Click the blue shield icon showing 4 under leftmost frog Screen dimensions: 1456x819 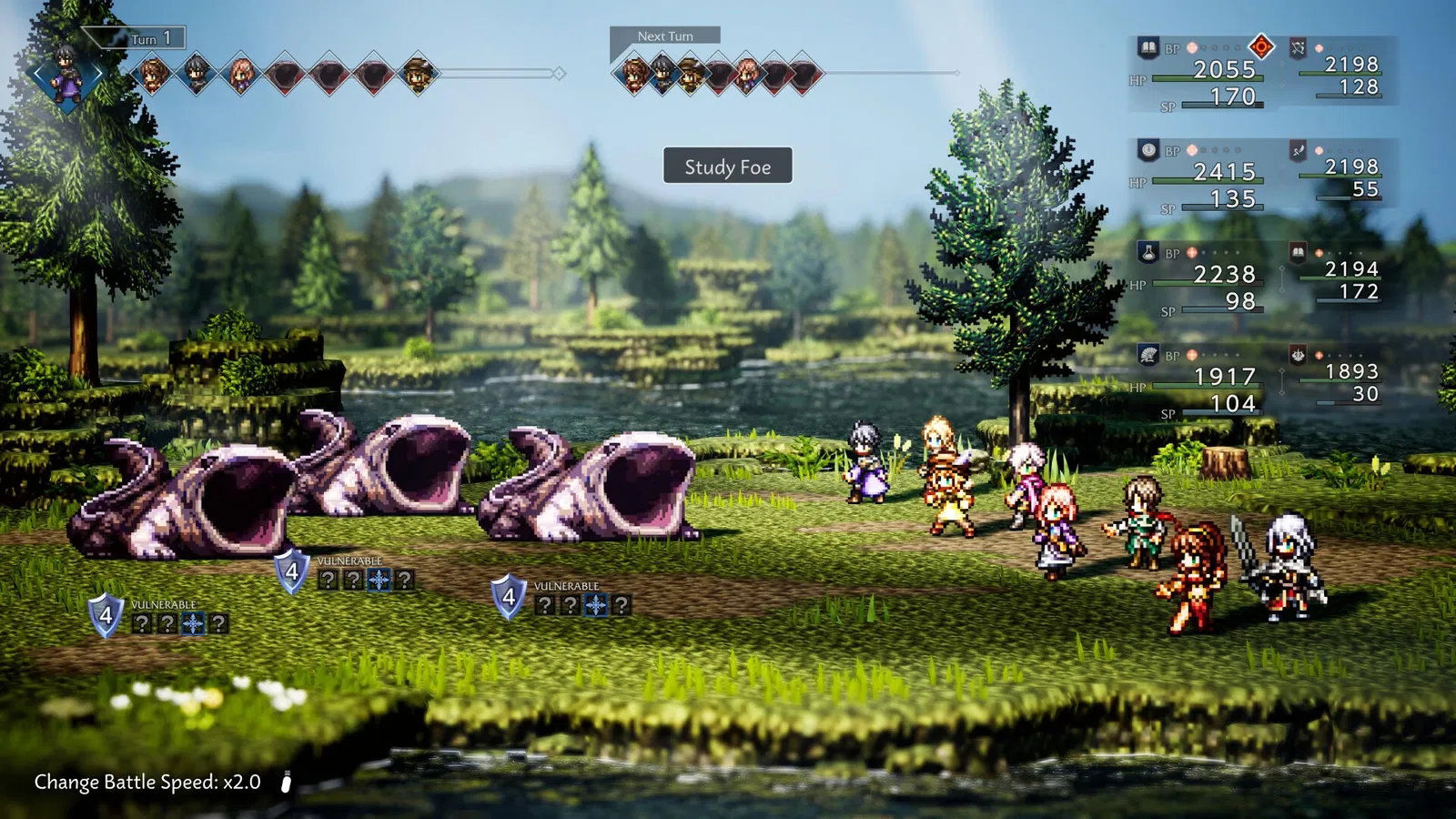tap(106, 616)
